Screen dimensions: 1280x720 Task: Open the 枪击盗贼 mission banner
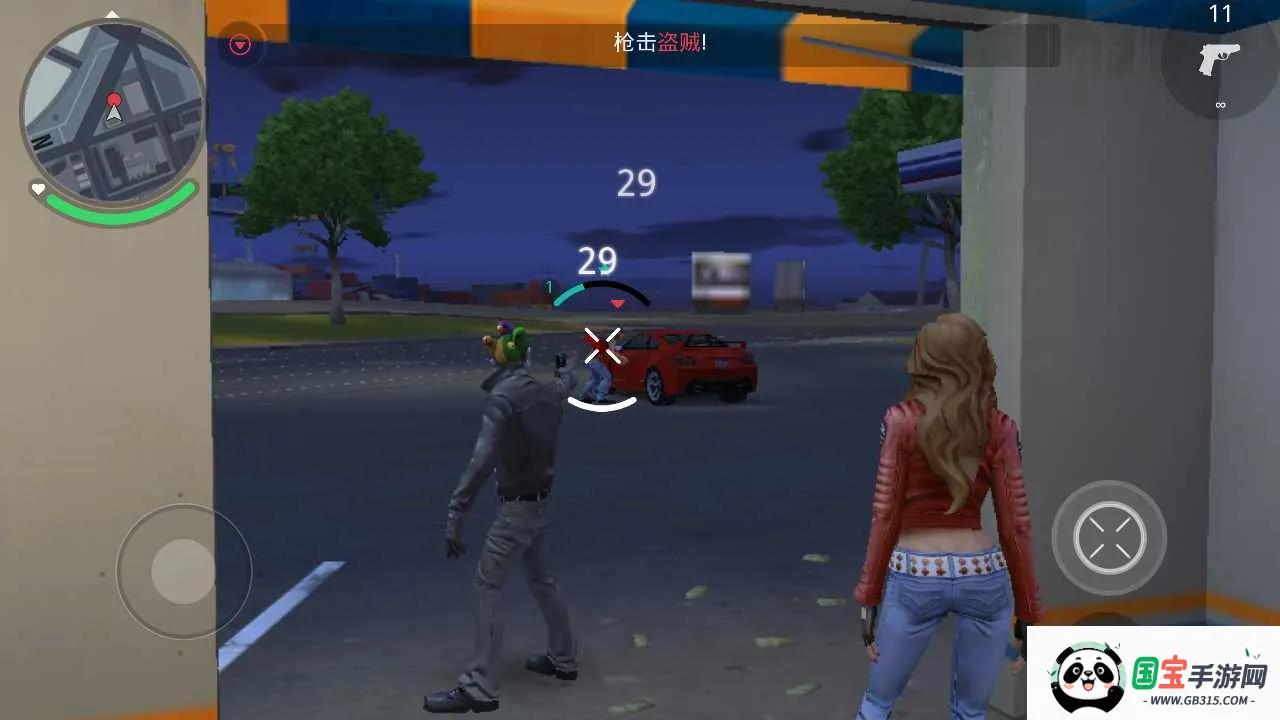660,44
